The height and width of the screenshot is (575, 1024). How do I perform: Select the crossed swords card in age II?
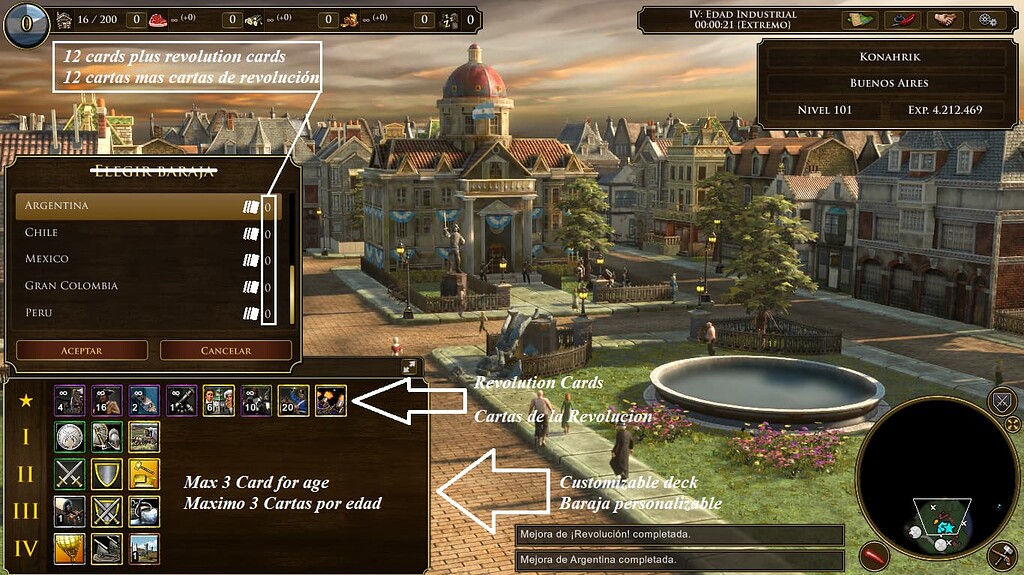tap(69, 474)
